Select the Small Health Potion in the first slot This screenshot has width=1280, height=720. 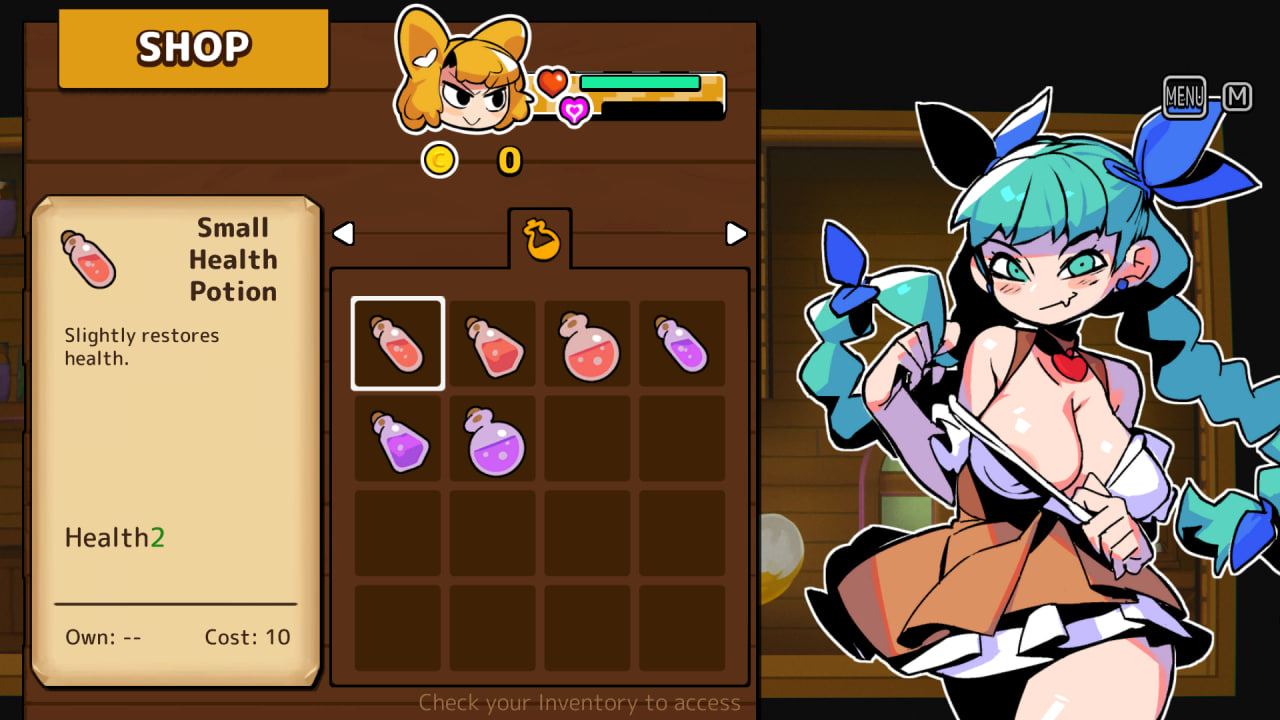point(397,342)
